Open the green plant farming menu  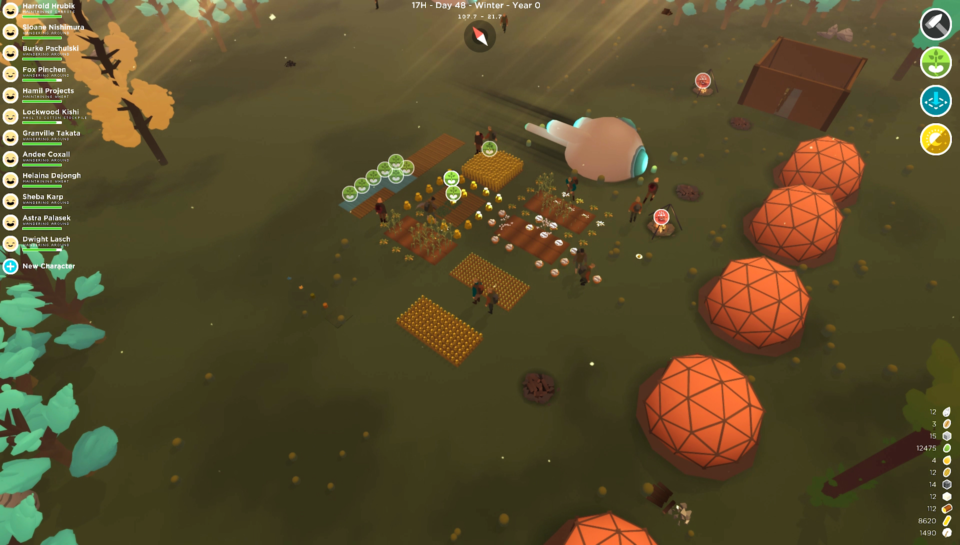(936, 63)
